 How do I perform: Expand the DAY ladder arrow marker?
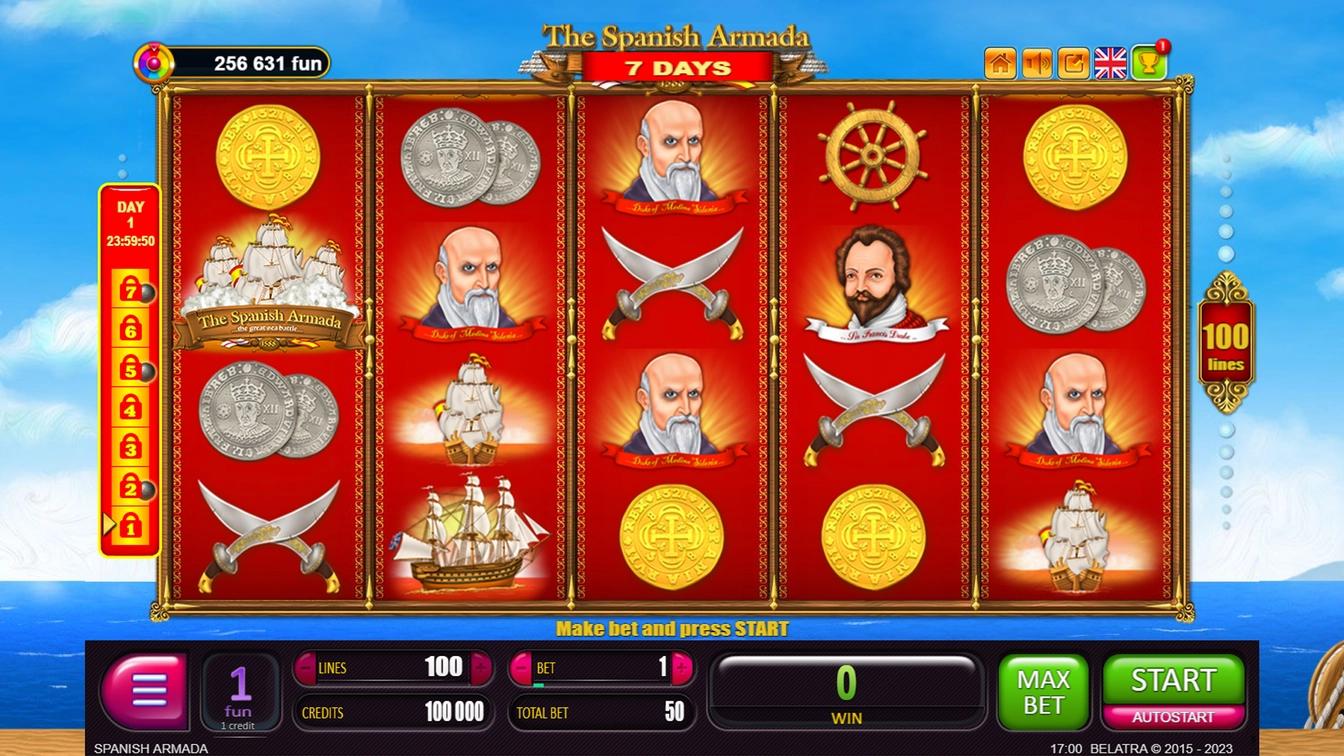107,522
